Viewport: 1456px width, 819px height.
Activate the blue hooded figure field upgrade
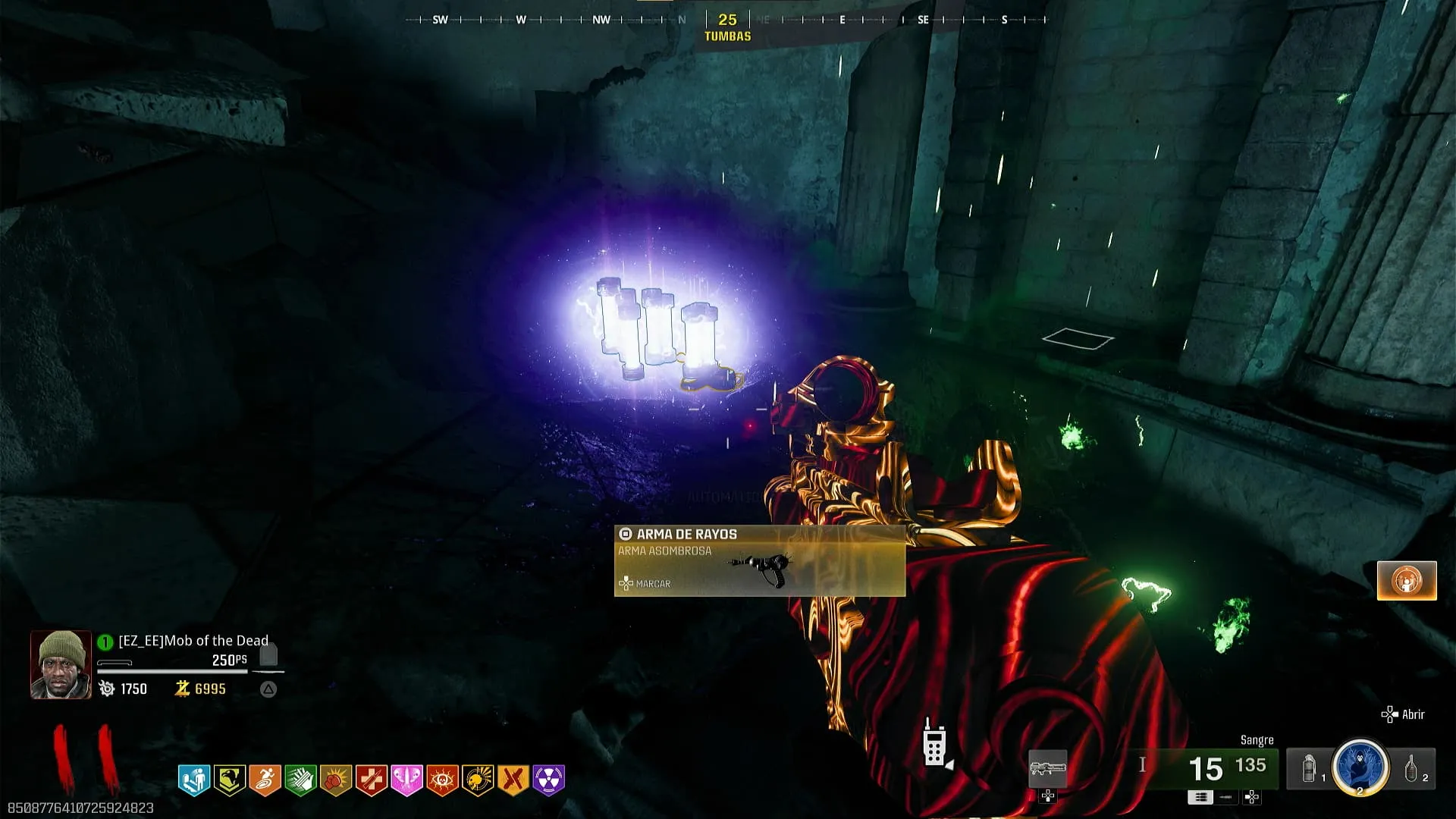point(1360,767)
